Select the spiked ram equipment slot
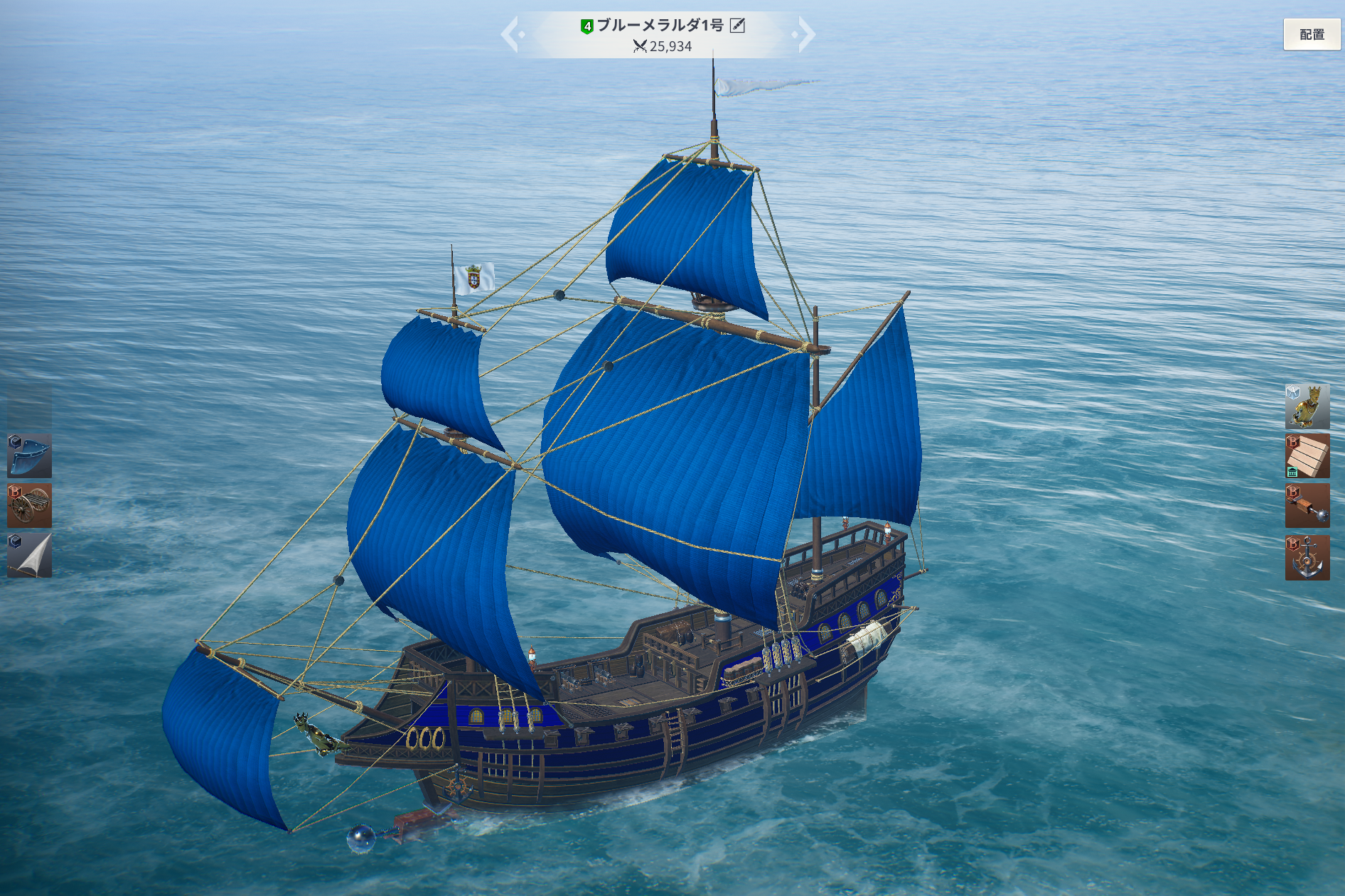The width and height of the screenshot is (1345, 896). point(1307,506)
